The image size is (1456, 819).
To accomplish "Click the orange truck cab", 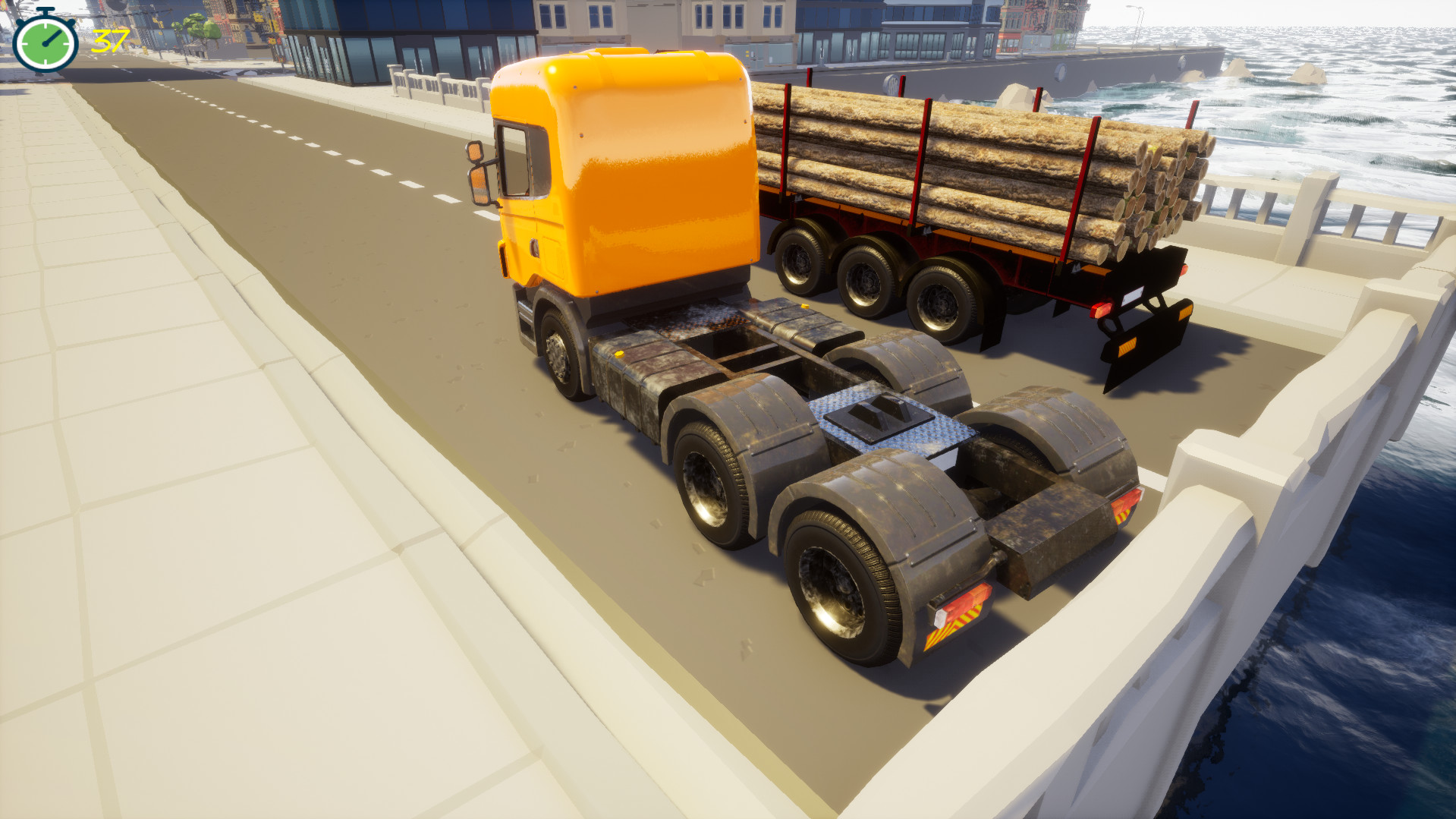I will (630, 175).
